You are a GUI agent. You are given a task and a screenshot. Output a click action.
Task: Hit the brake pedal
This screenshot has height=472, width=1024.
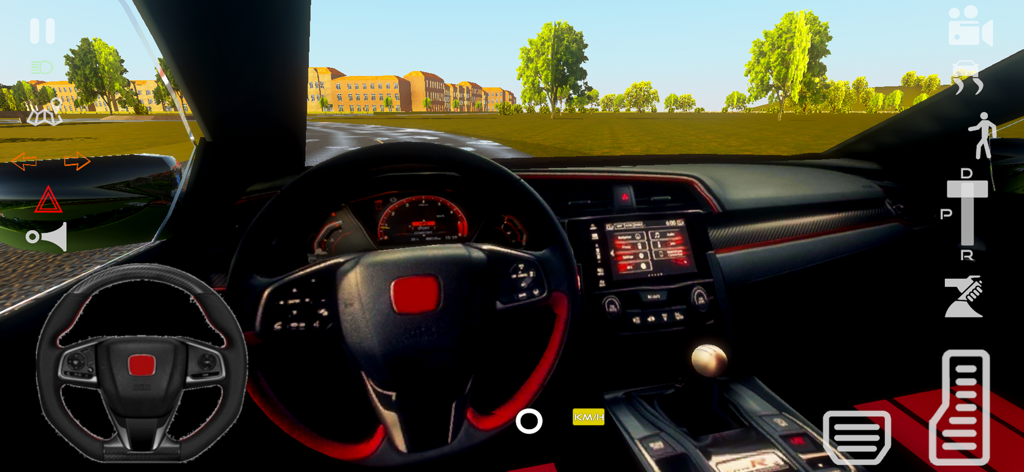[x=856, y=435]
